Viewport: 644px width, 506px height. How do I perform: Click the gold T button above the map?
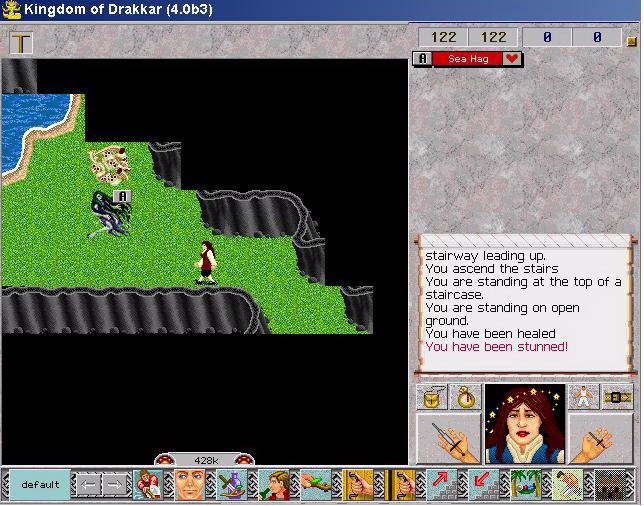(21, 43)
